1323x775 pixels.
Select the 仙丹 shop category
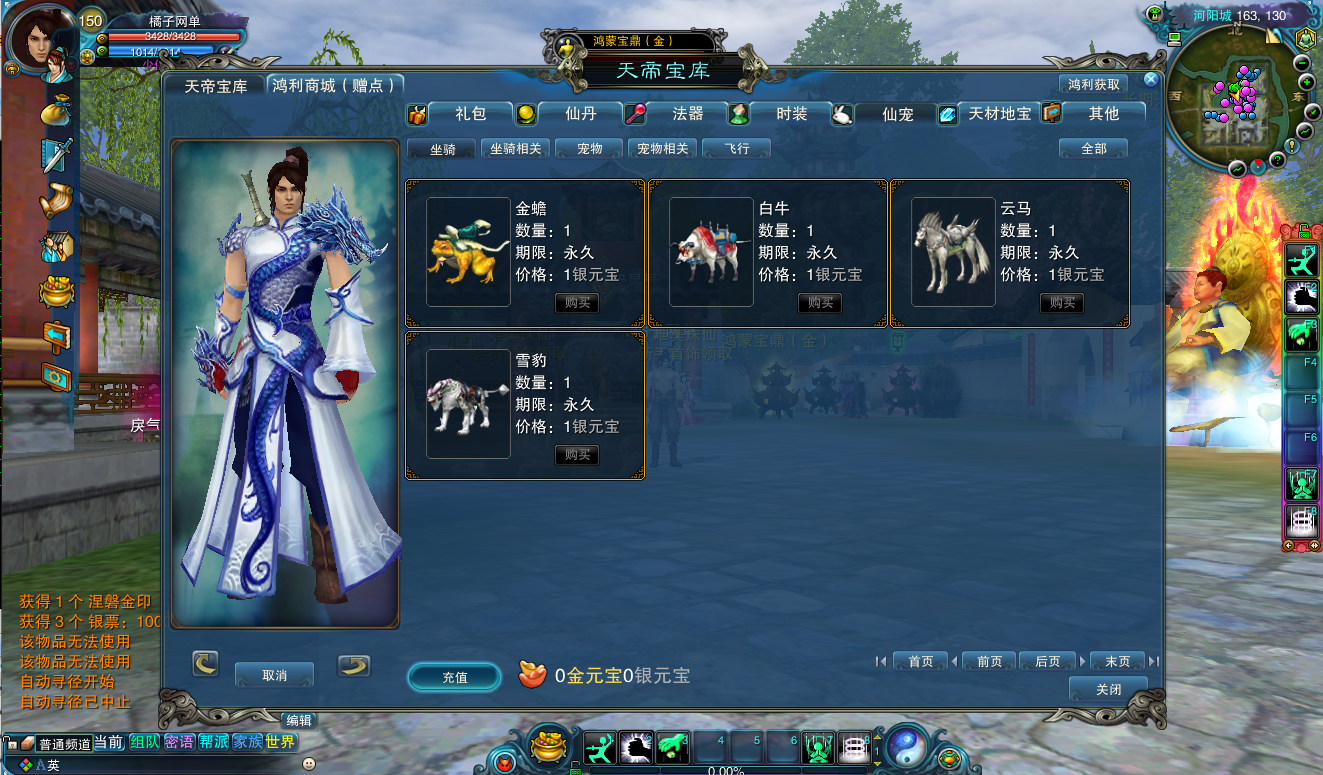point(580,114)
